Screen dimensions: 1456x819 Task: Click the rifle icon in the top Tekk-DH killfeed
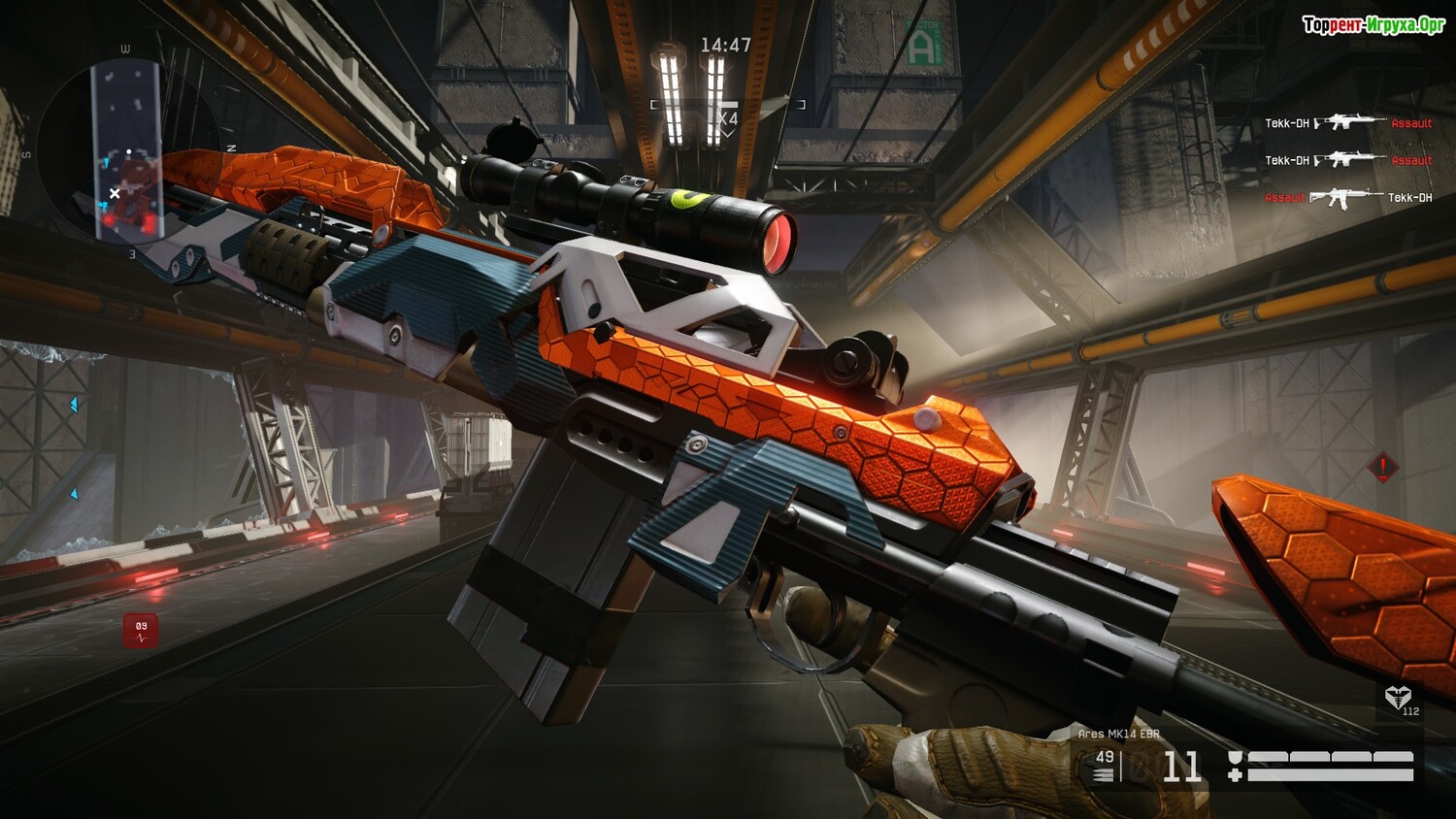(x=1347, y=122)
